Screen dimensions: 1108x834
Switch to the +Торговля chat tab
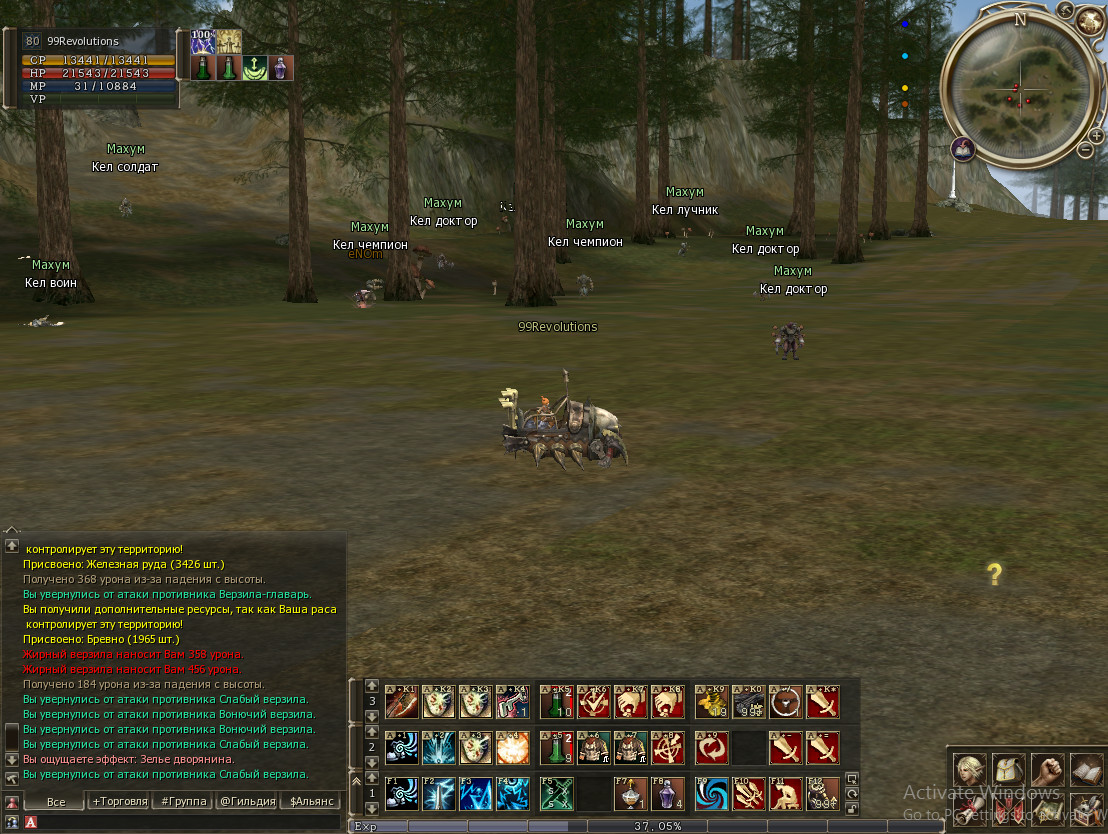119,801
